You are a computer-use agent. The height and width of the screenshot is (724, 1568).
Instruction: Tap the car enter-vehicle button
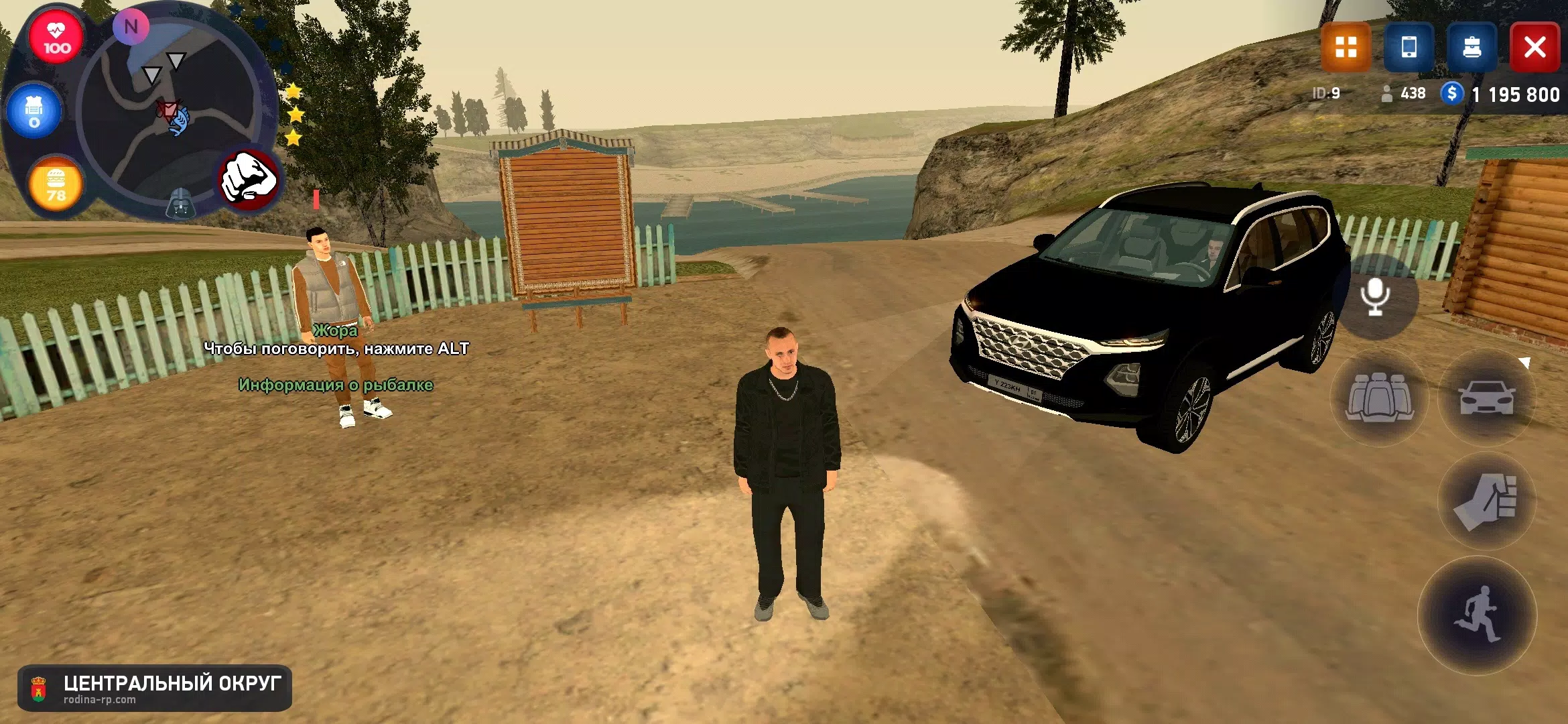click(x=1486, y=398)
